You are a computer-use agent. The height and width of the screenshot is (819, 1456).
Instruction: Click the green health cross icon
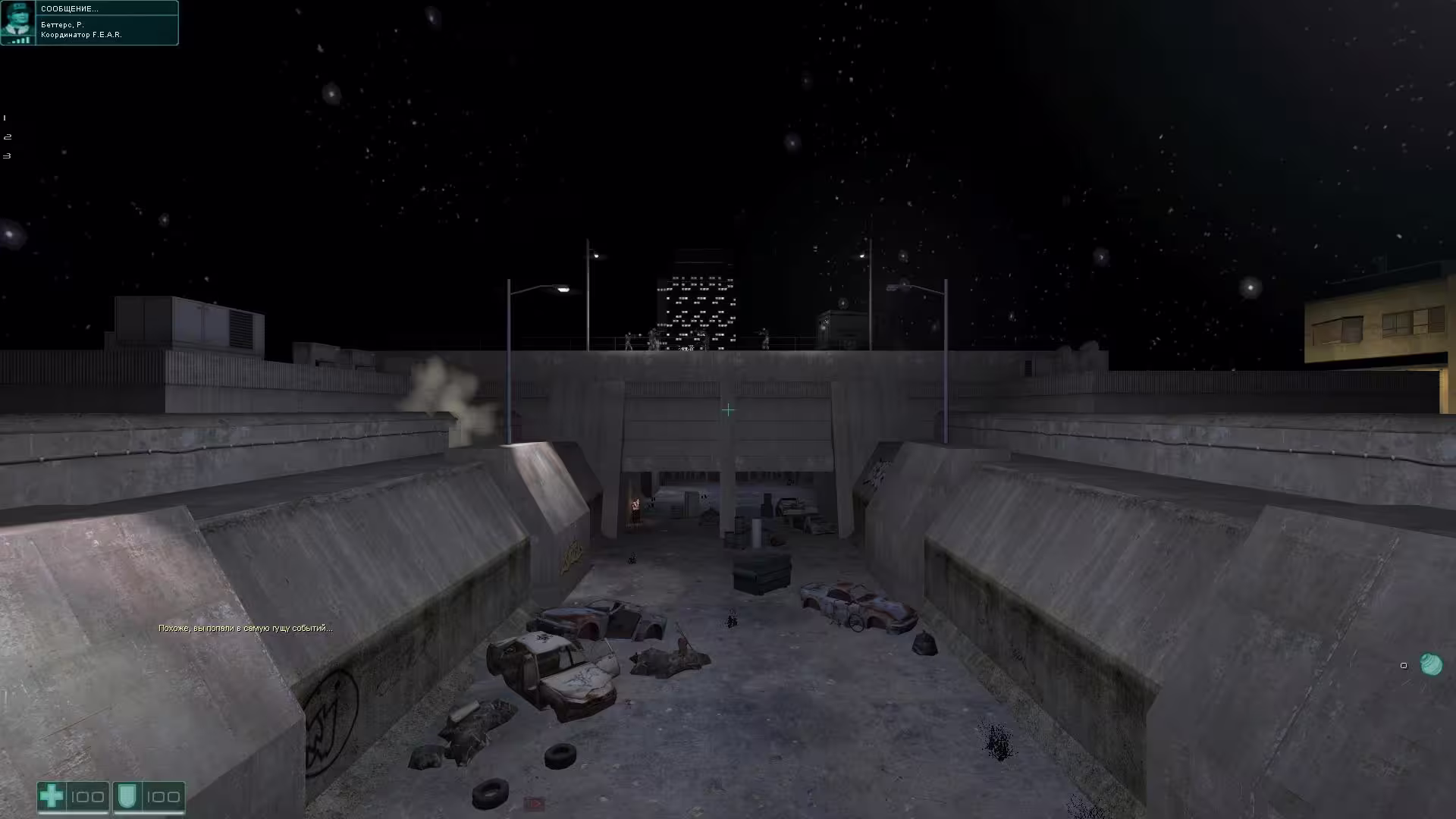[52, 796]
